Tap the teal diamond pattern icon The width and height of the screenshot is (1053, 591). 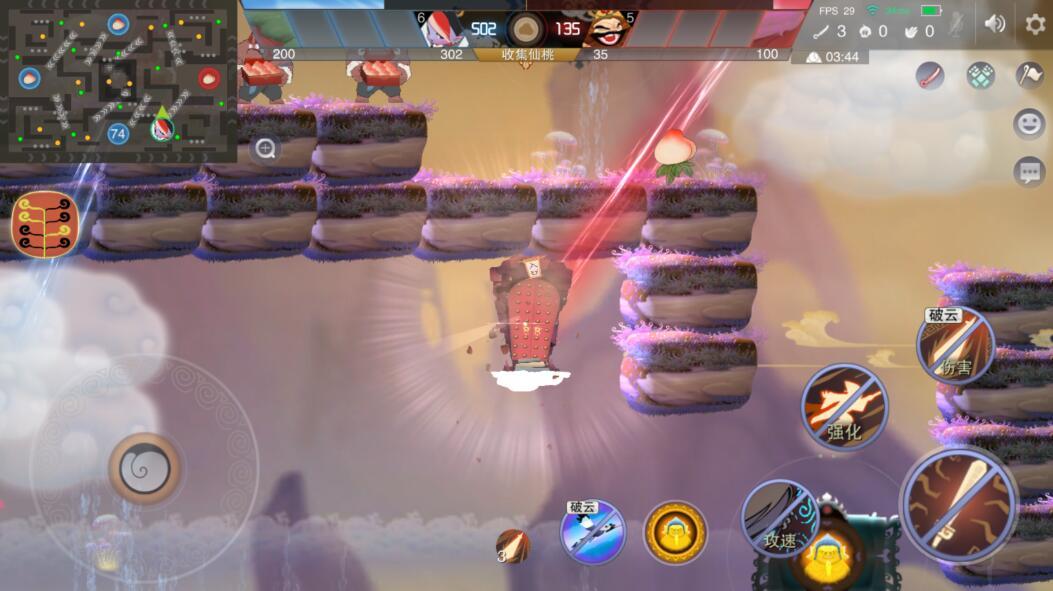(x=980, y=75)
